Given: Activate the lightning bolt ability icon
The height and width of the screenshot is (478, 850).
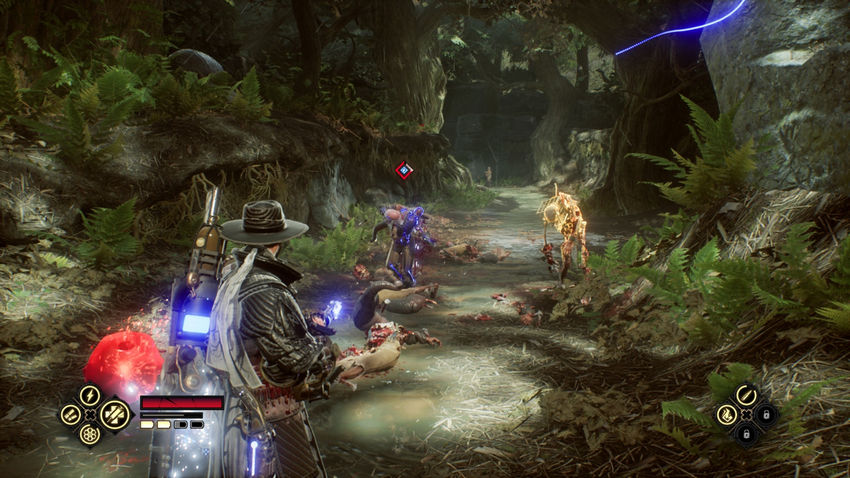Looking at the screenshot, I should tap(90, 395).
